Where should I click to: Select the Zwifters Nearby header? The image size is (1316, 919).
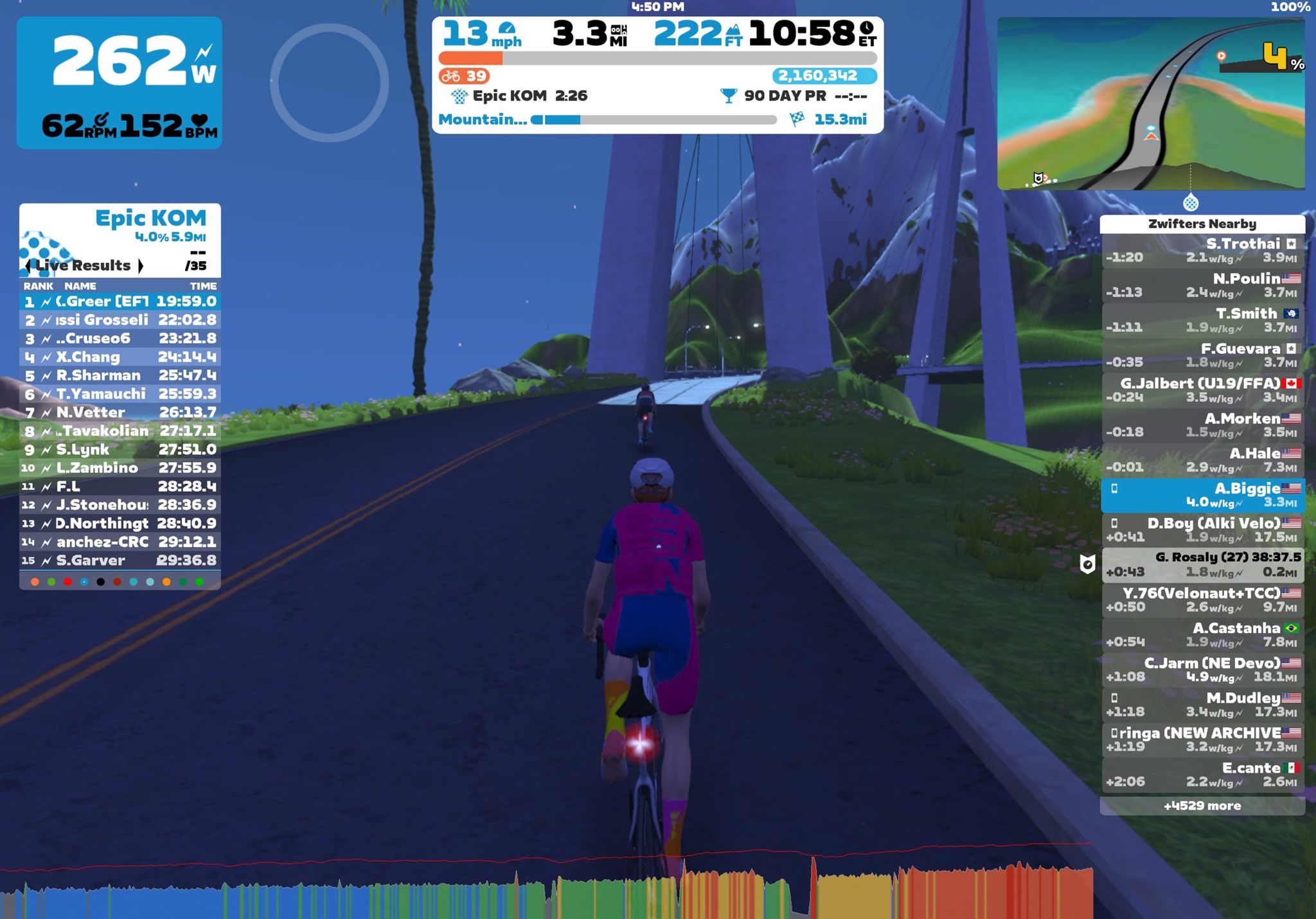1202,224
